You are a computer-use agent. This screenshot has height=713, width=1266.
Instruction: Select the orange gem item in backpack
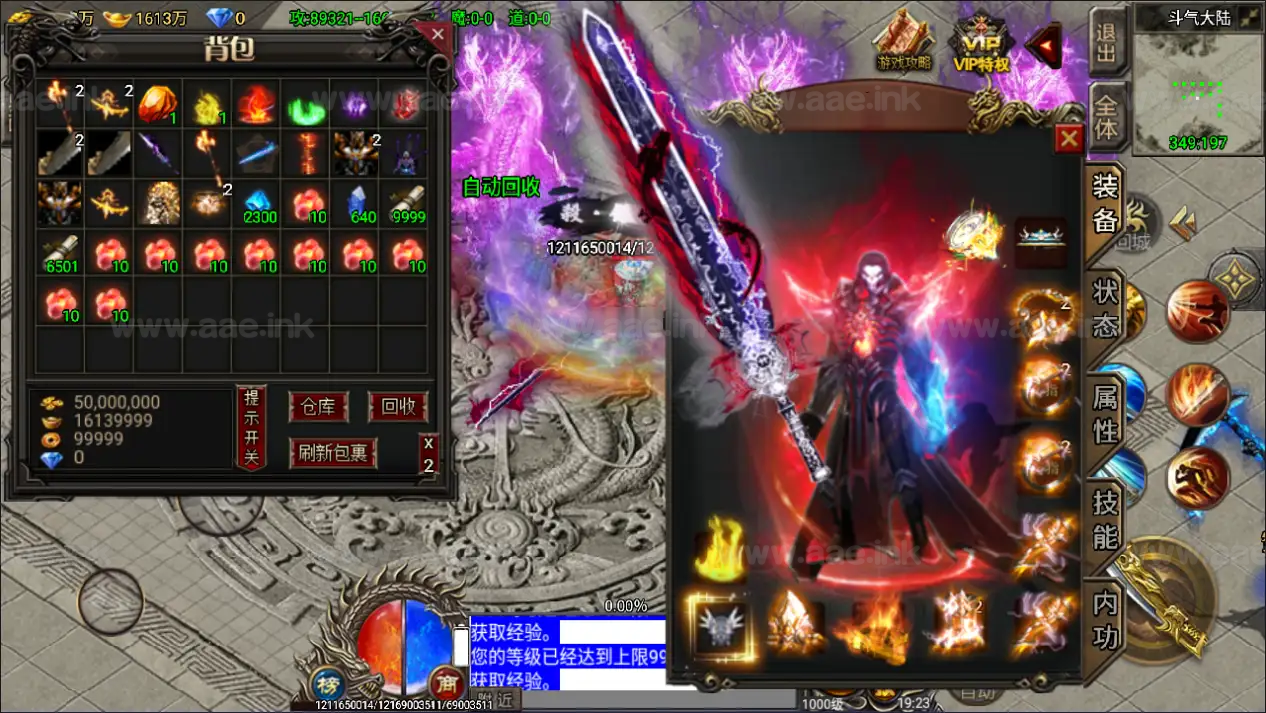tap(157, 104)
